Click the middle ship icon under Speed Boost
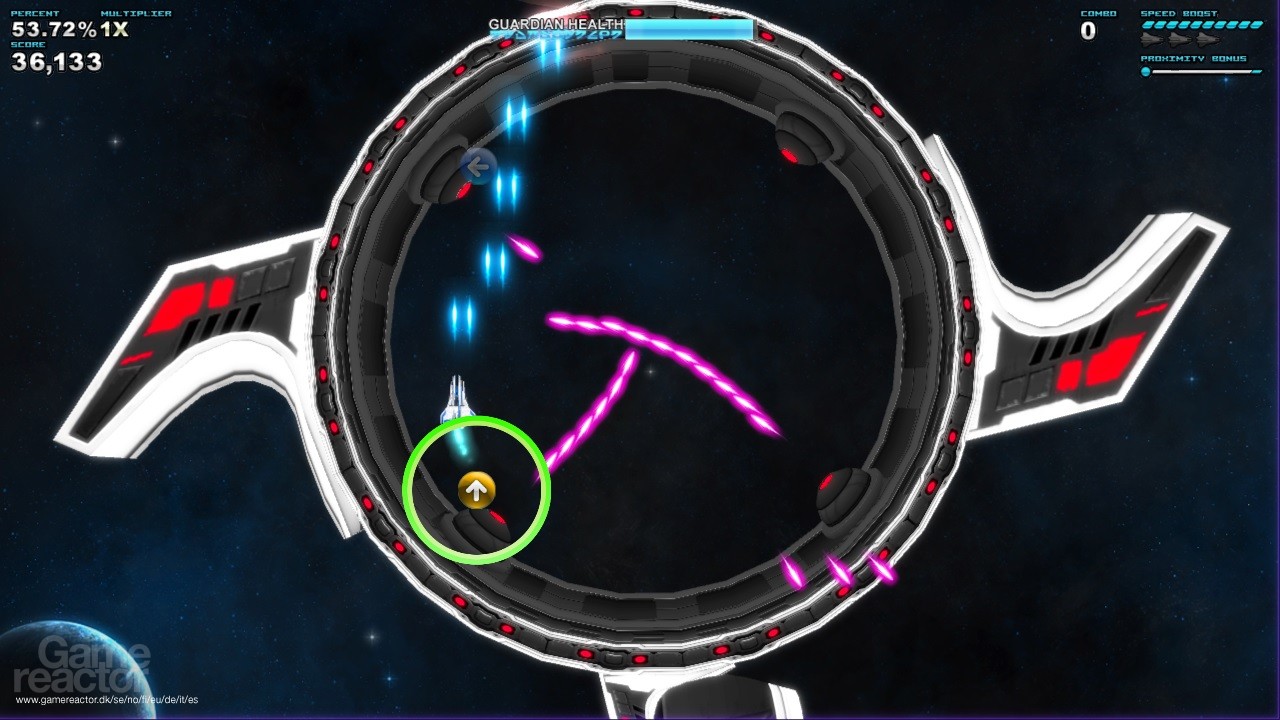The width and height of the screenshot is (1280, 720). pos(1180,40)
